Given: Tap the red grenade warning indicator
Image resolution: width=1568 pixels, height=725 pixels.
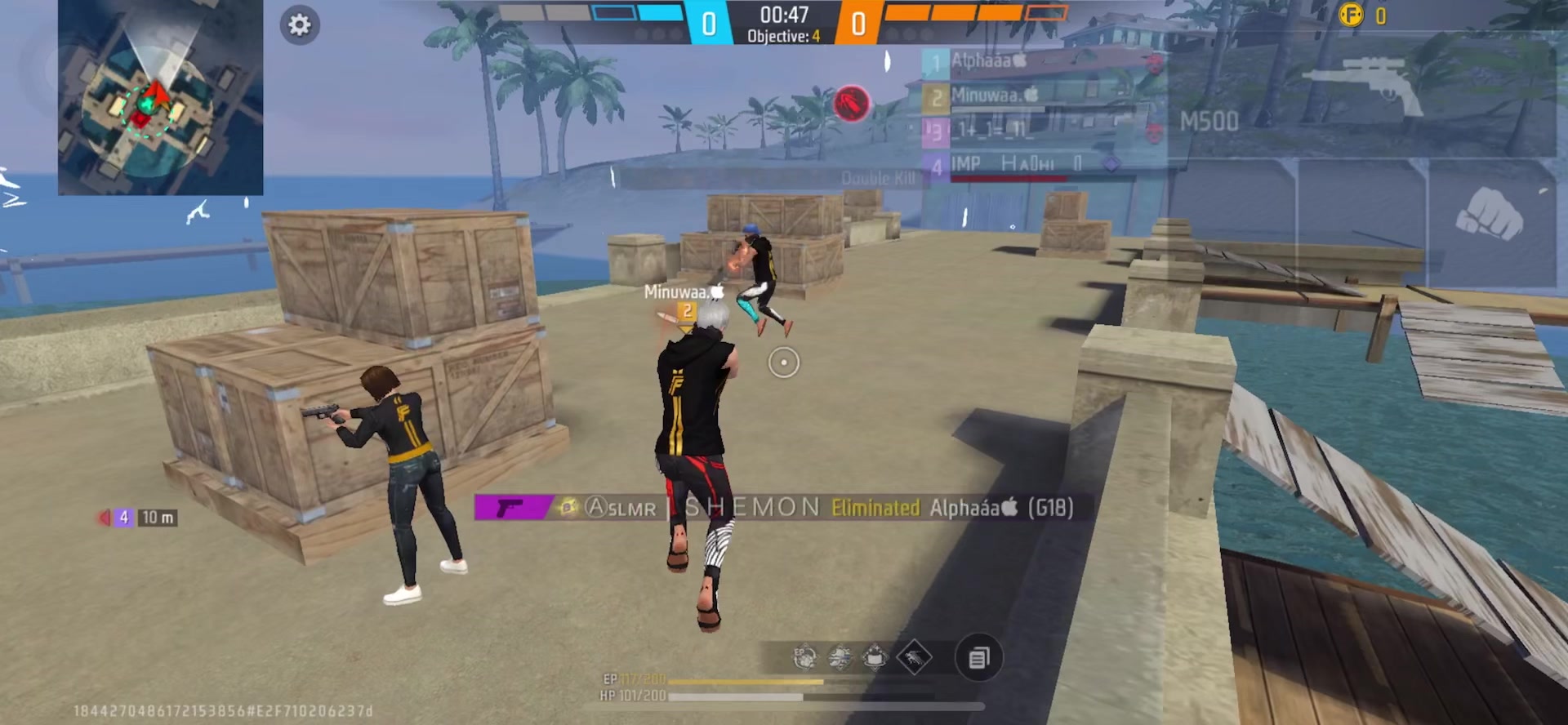Looking at the screenshot, I should point(851,105).
